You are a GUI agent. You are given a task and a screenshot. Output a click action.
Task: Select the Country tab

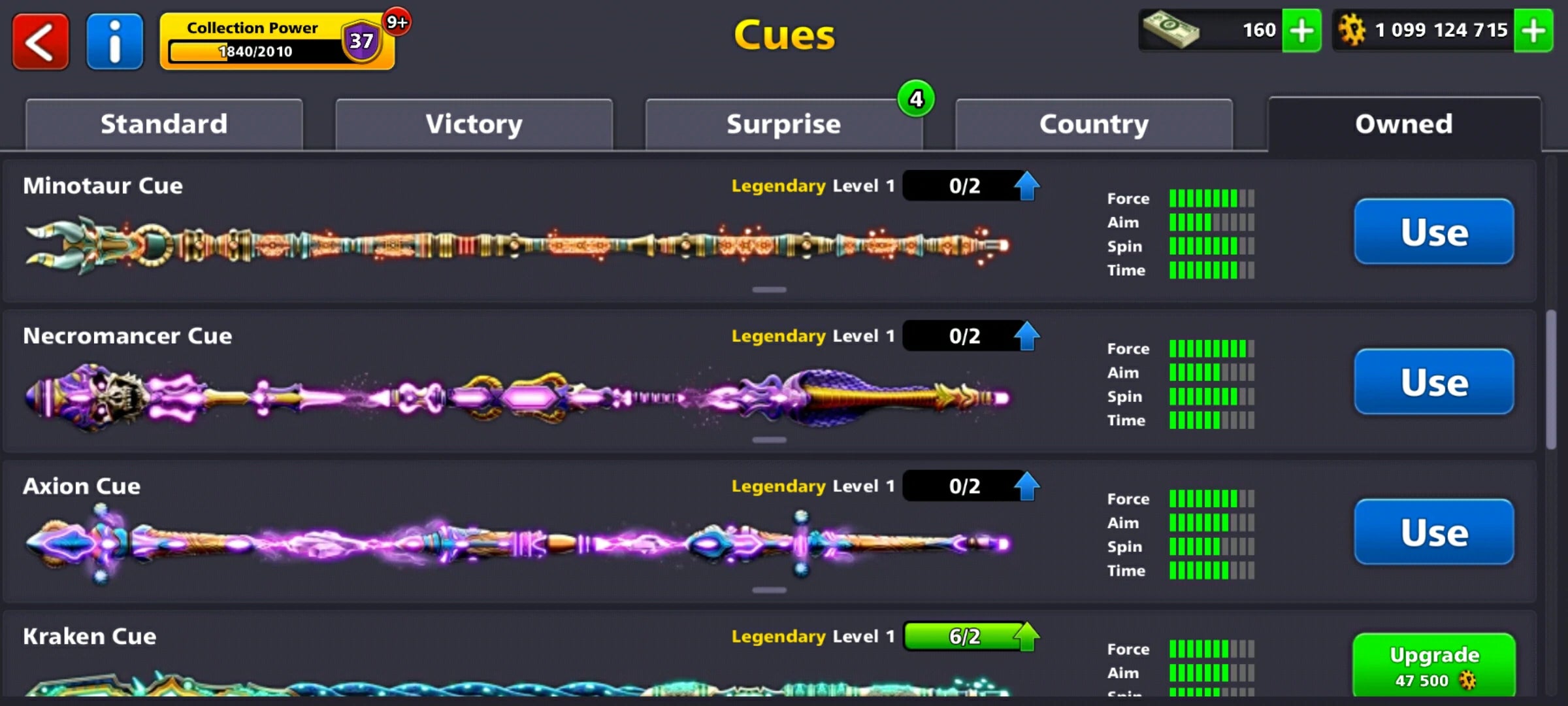point(1094,124)
